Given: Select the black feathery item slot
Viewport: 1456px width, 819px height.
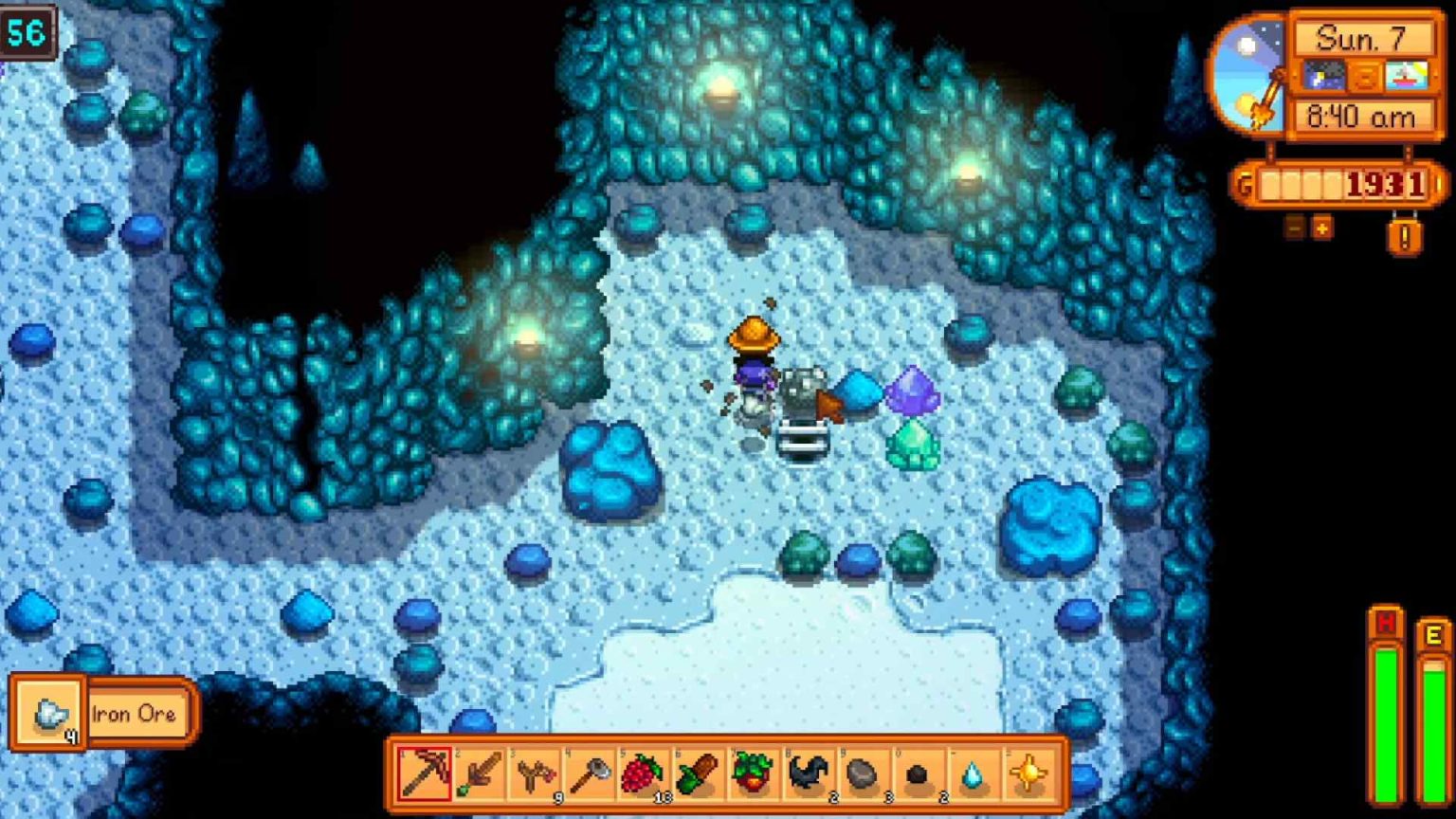Looking at the screenshot, I should [808, 773].
